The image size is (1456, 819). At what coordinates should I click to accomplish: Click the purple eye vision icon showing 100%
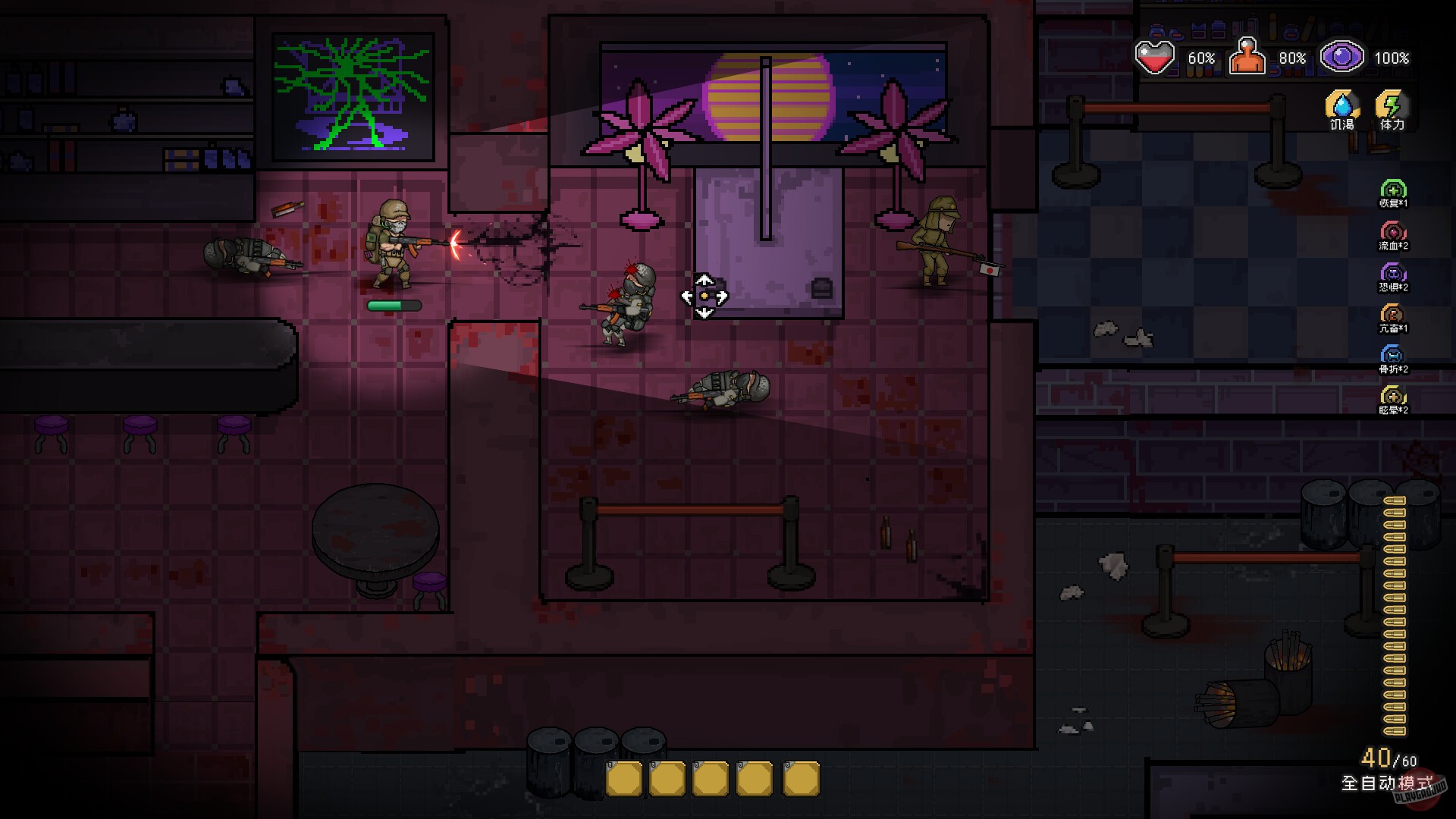[1342, 56]
